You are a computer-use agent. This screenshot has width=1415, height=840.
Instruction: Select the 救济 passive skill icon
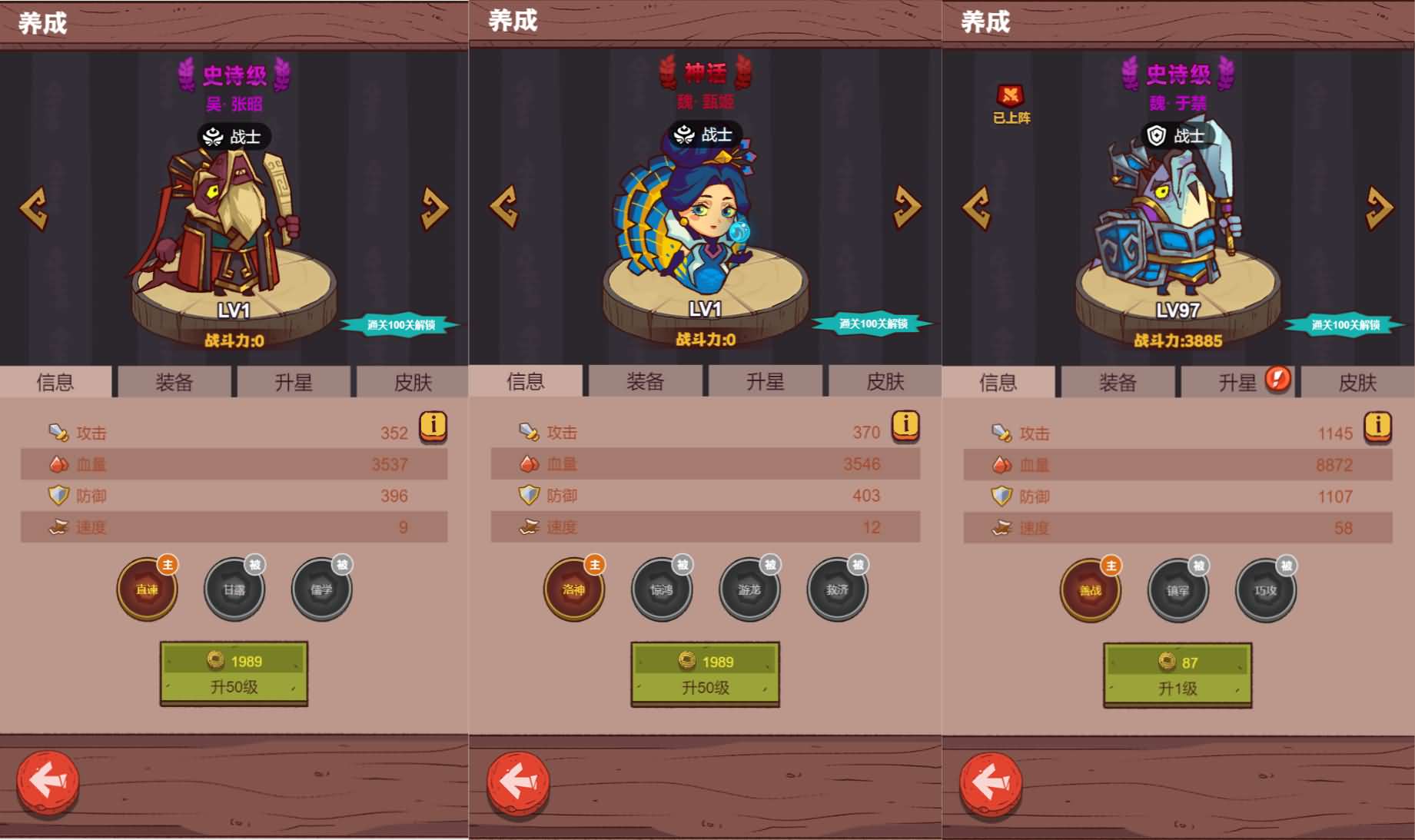click(836, 589)
